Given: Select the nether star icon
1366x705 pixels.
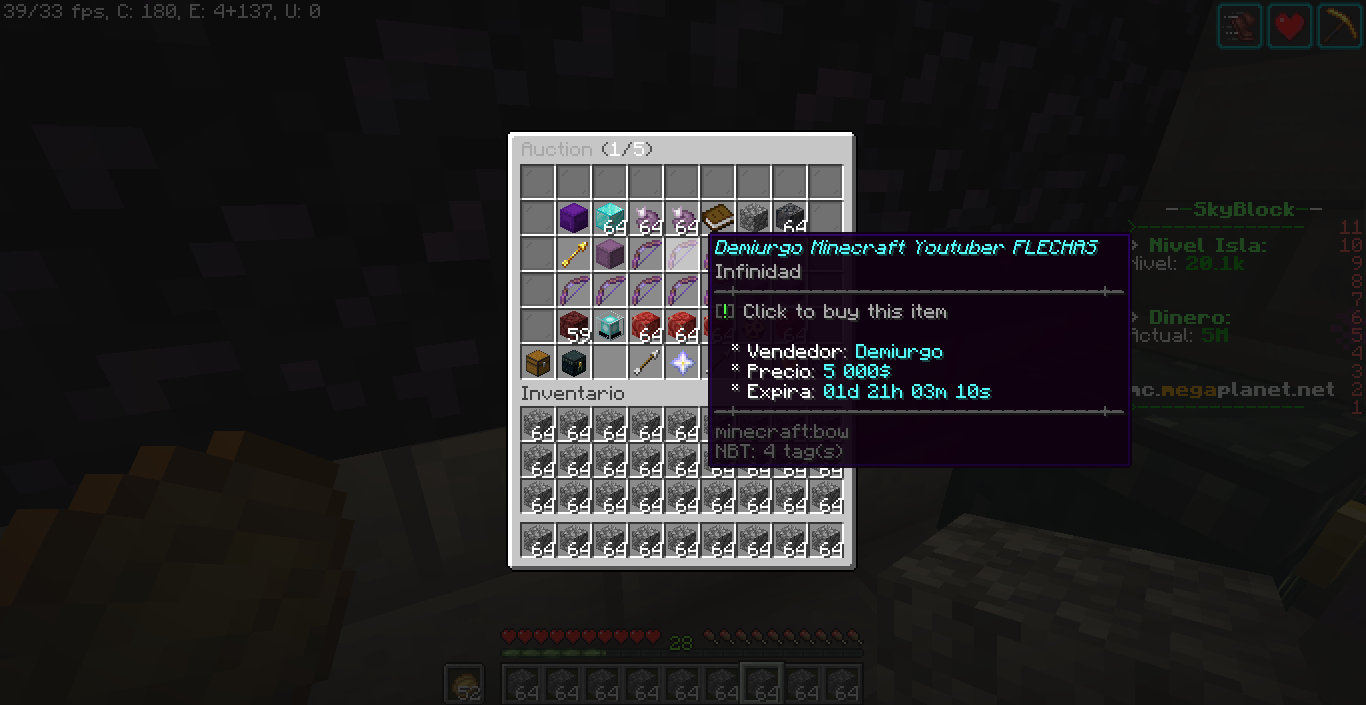Looking at the screenshot, I should 682,362.
